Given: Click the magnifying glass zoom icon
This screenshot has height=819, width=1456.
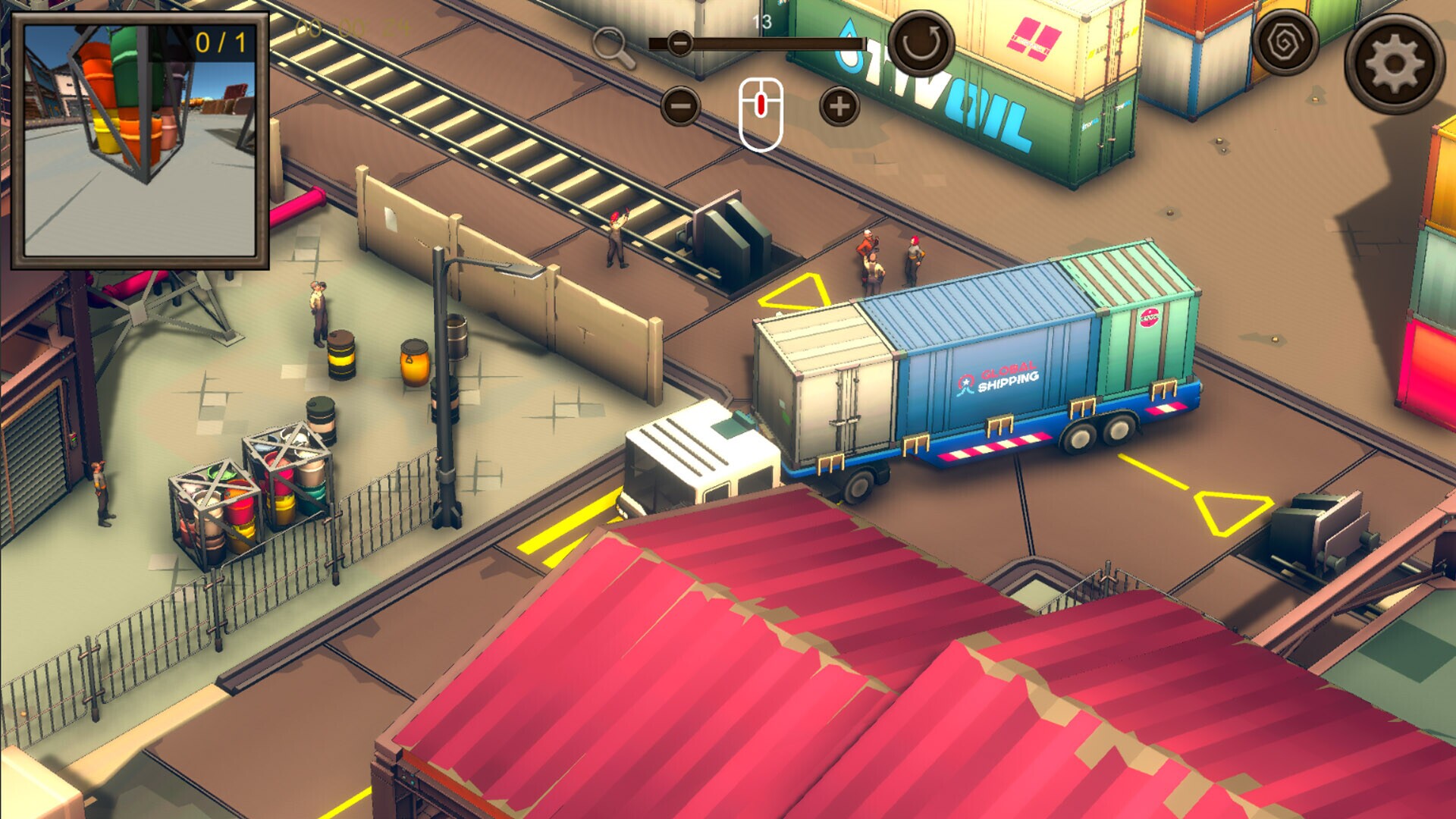Looking at the screenshot, I should click(x=612, y=47).
